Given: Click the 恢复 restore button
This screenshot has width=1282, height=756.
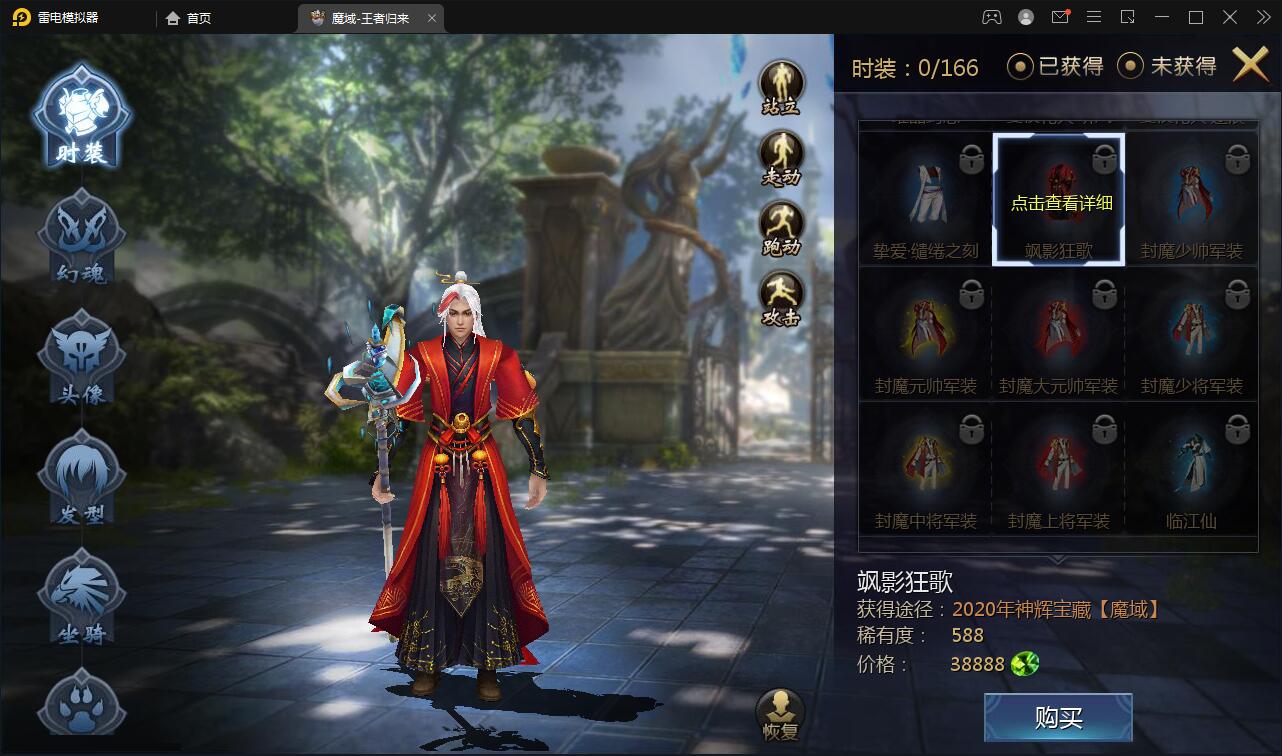Looking at the screenshot, I should click(x=781, y=713).
